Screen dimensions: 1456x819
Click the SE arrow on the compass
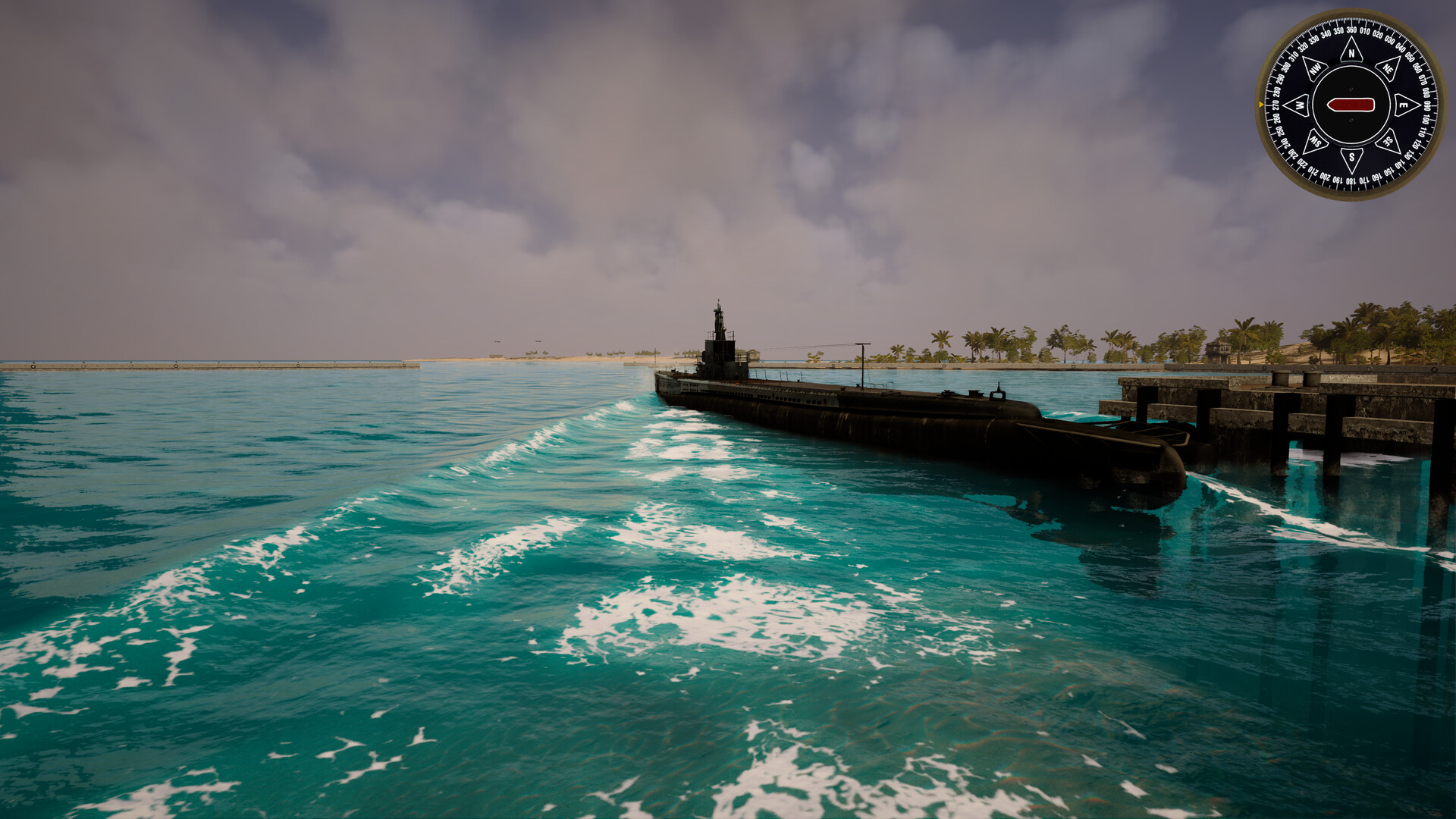(x=1389, y=141)
